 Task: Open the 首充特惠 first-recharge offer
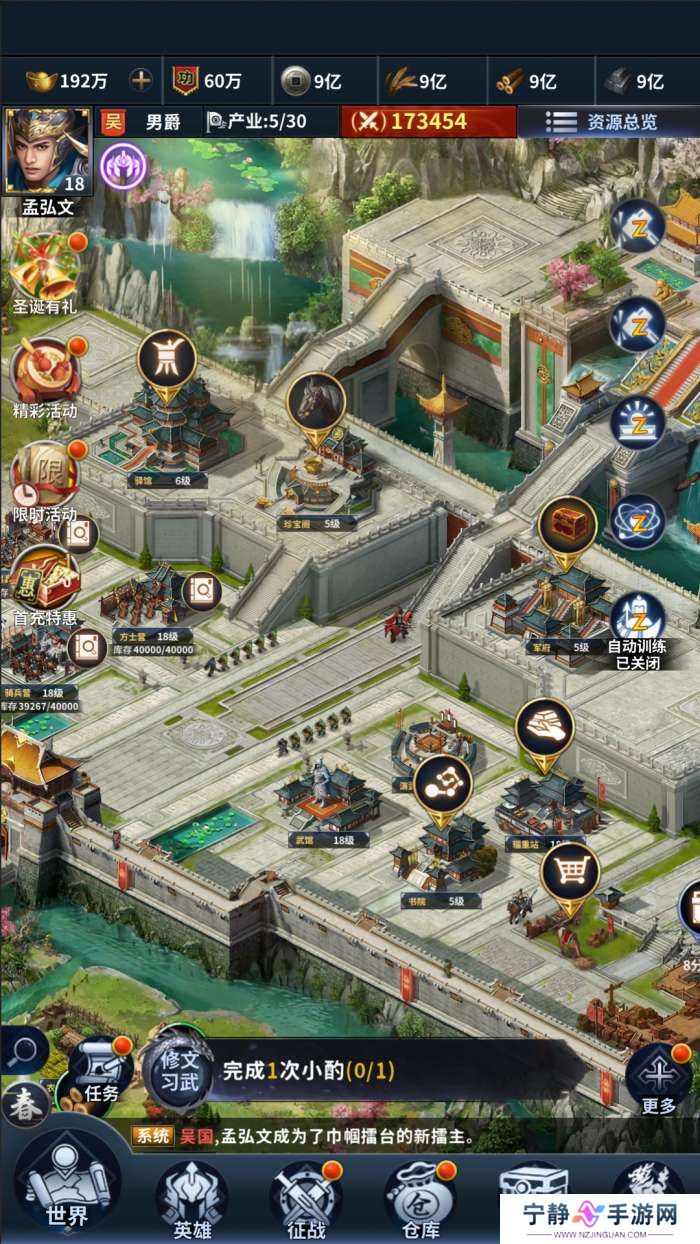[x=45, y=580]
